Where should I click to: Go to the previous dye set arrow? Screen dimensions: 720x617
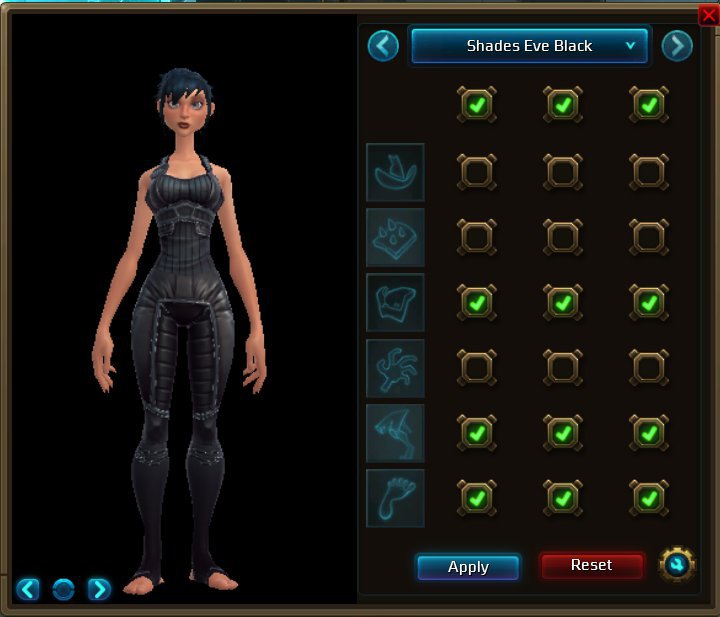pyautogui.click(x=383, y=46)
